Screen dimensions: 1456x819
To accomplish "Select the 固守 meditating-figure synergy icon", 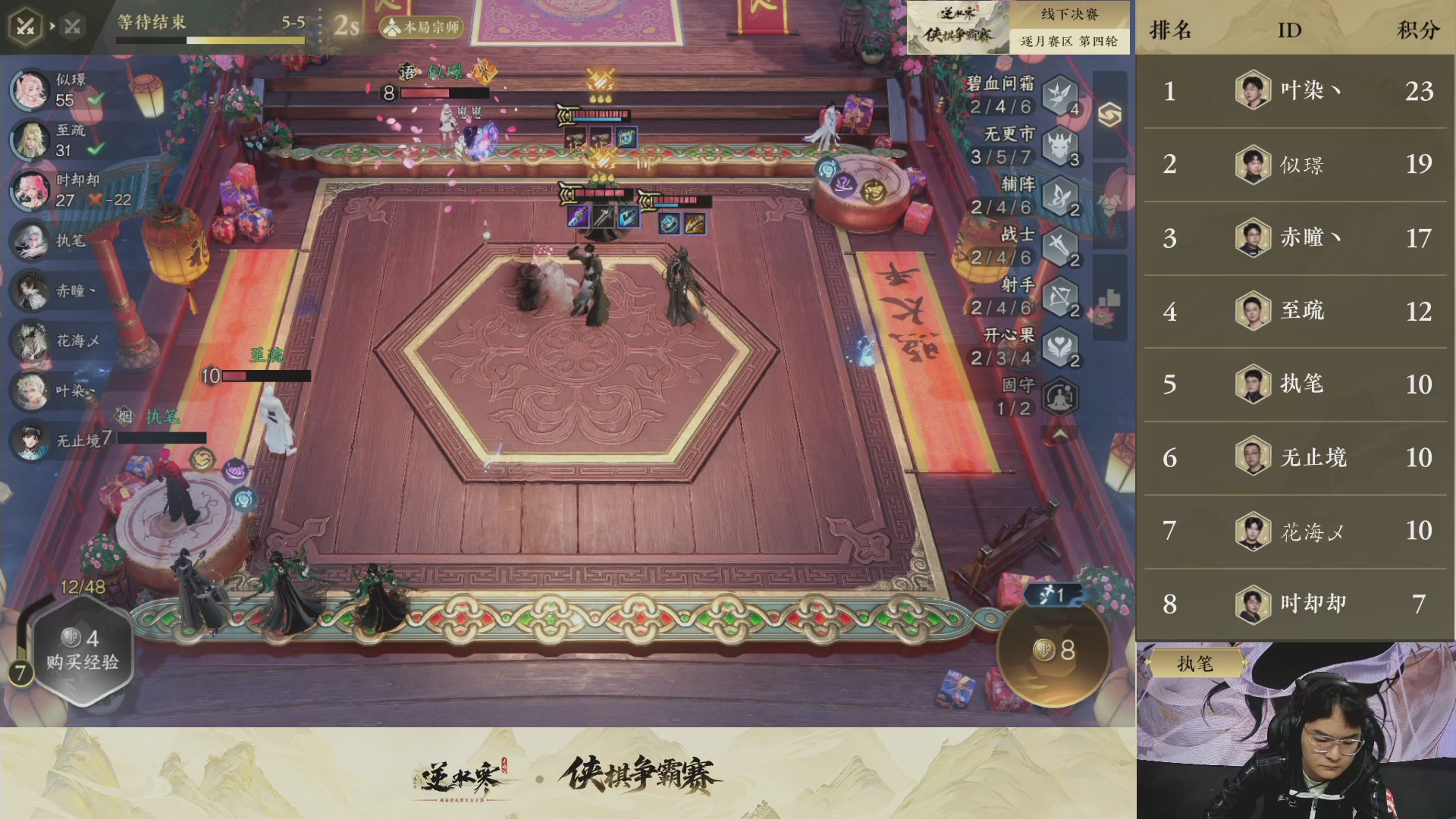I will click(1061, 397).
